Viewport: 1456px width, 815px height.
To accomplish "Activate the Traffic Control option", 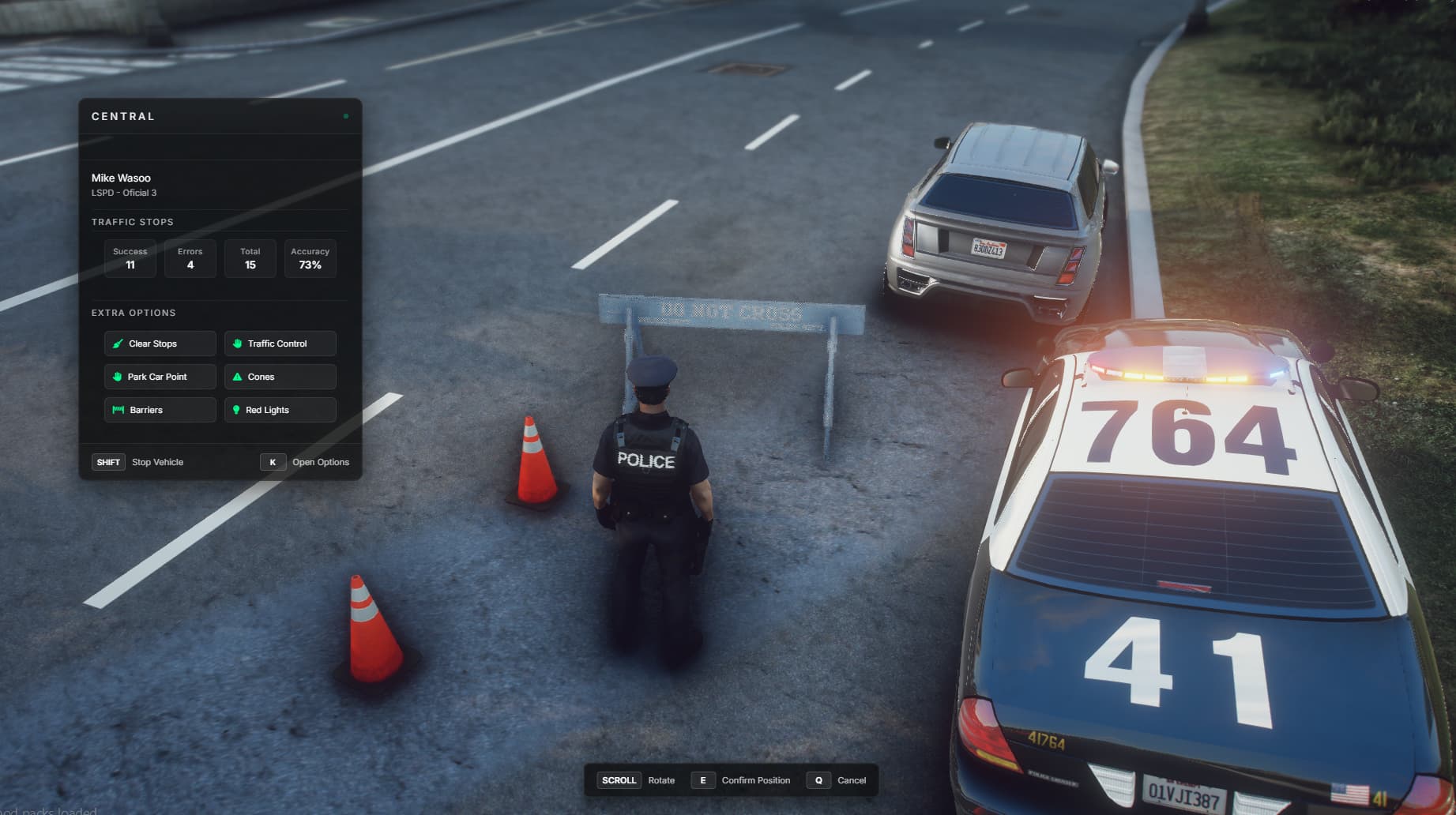I will (280, 344).
